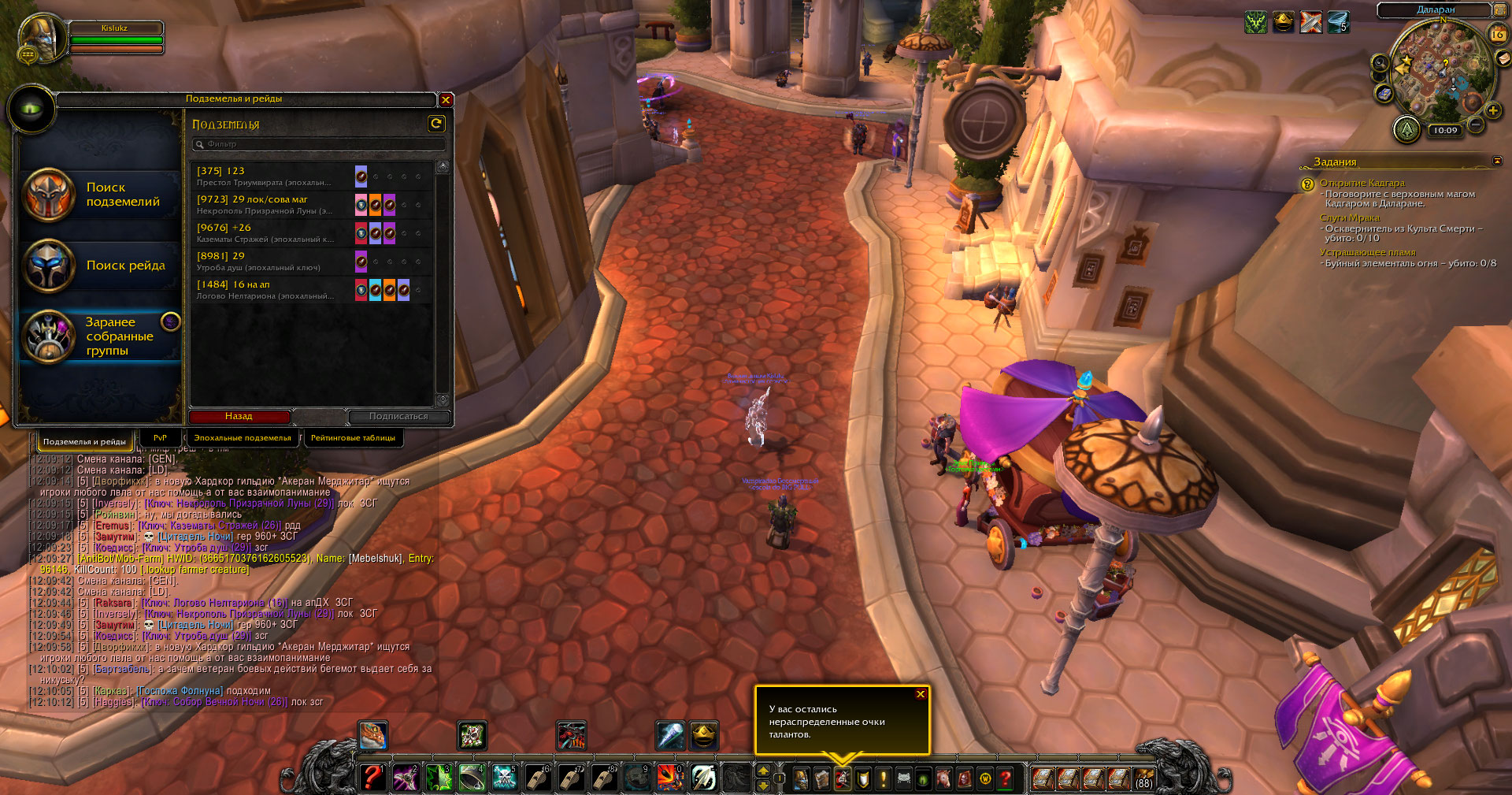Zoom out the minimap with the minus button

click(1476, 124)
